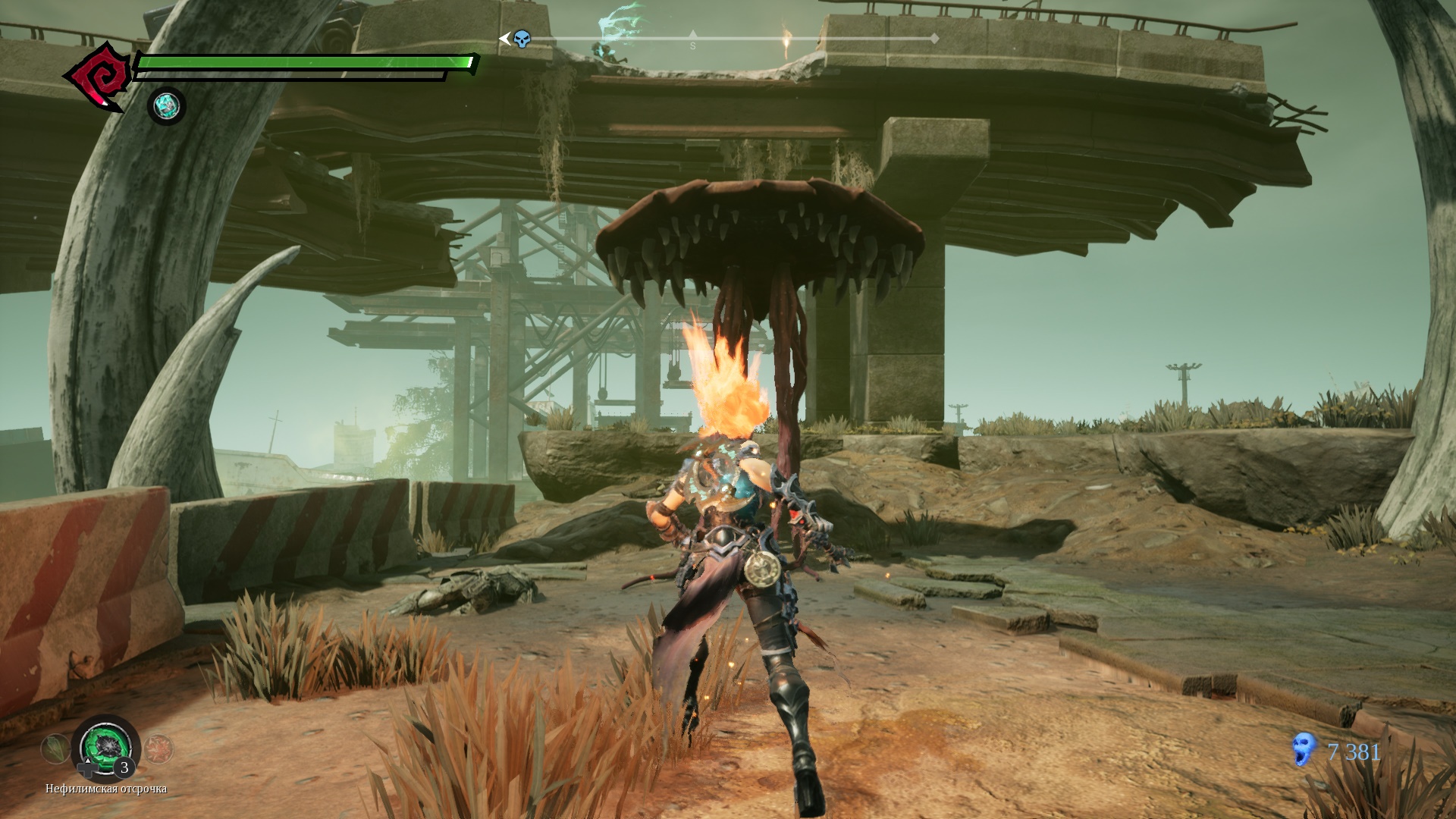The image size is (1456, 819).
Task: Click the red spiral Fury emblem
Action: 97,77
